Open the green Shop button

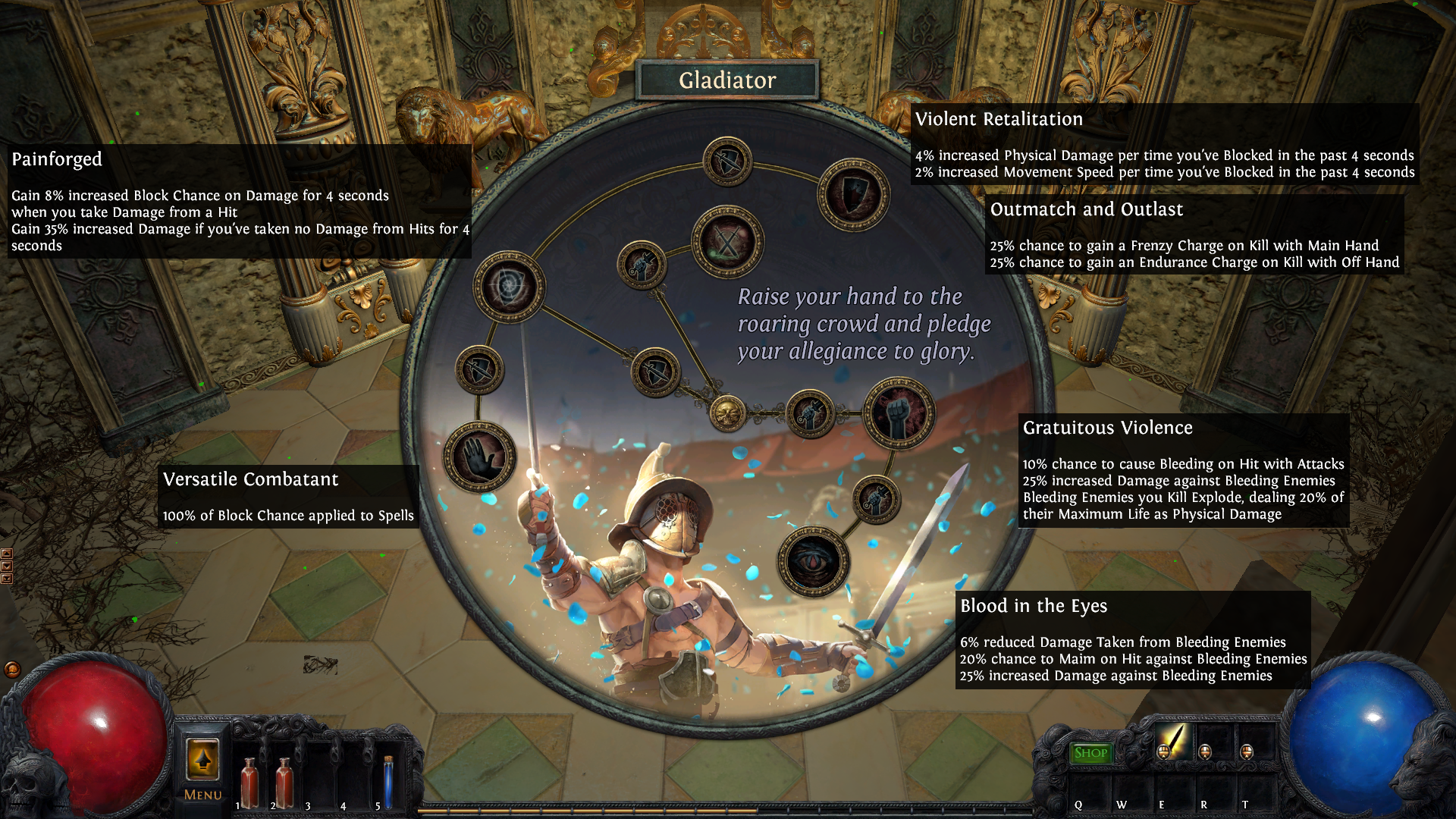[1090, 753]
